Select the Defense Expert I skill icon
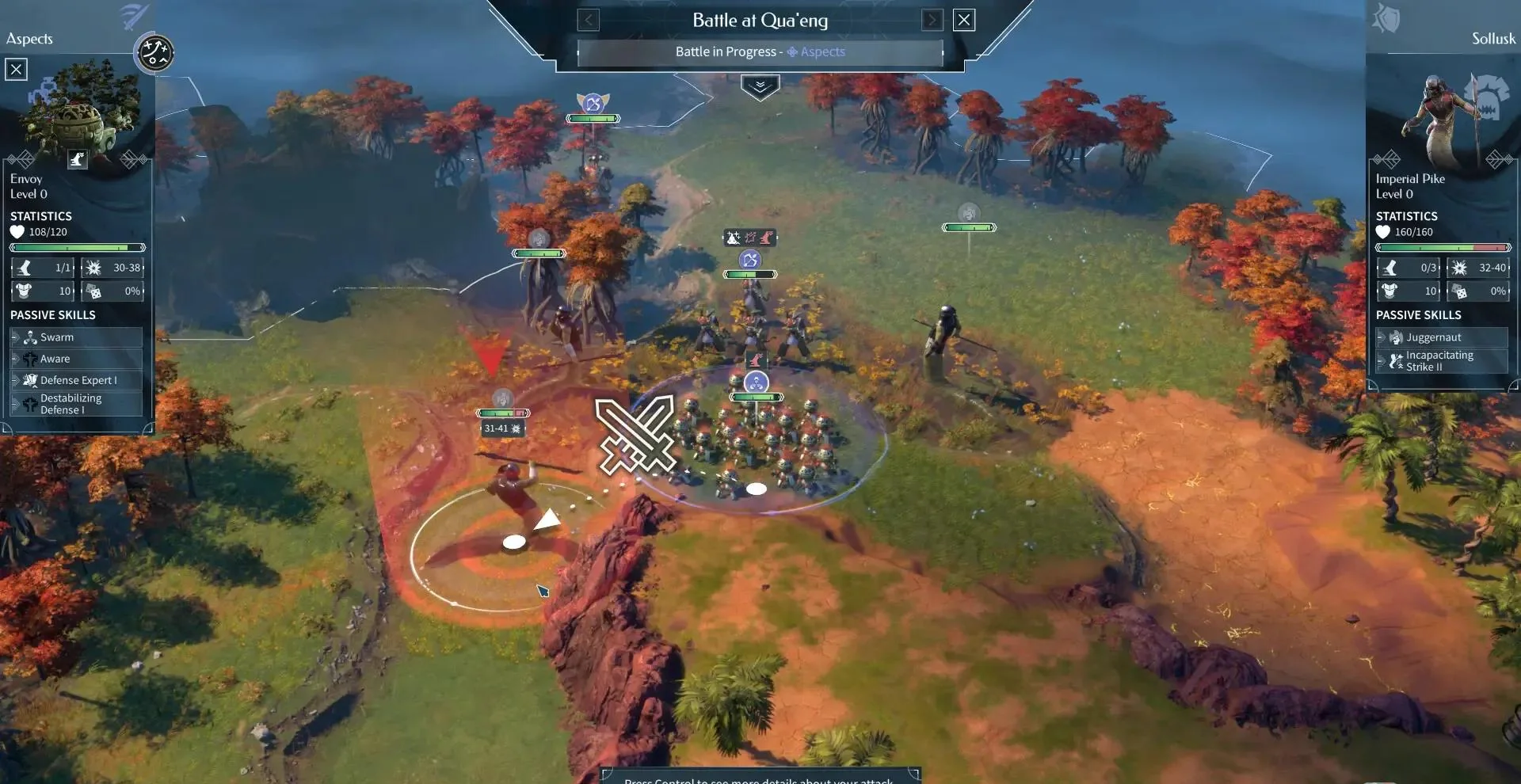The image size is (1521, 784). (30, 380)
